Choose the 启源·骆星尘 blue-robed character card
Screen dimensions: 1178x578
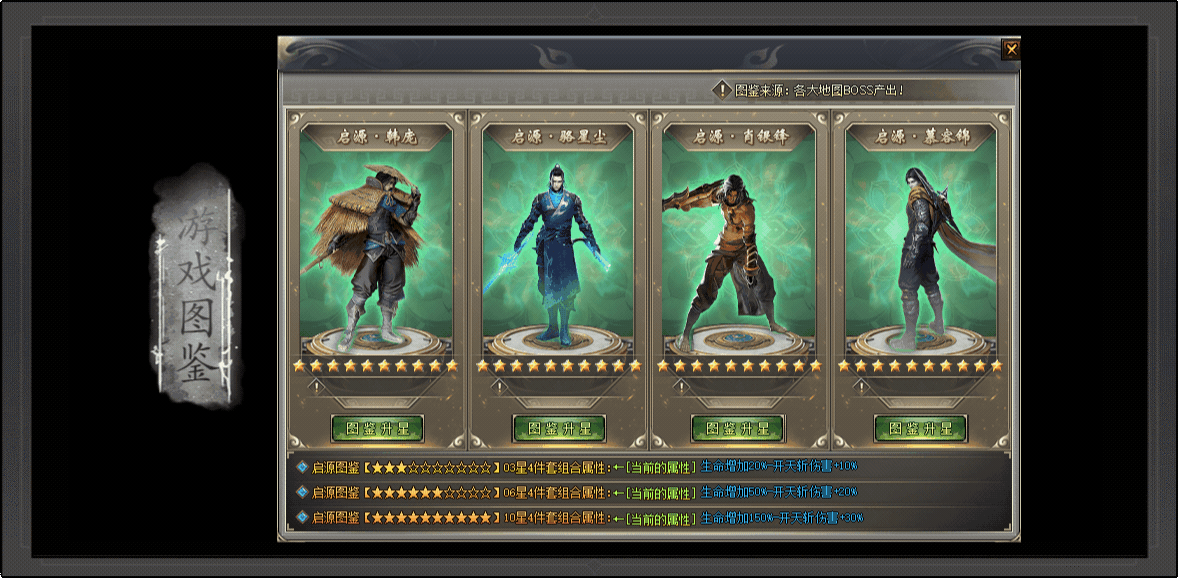(558, 240)
